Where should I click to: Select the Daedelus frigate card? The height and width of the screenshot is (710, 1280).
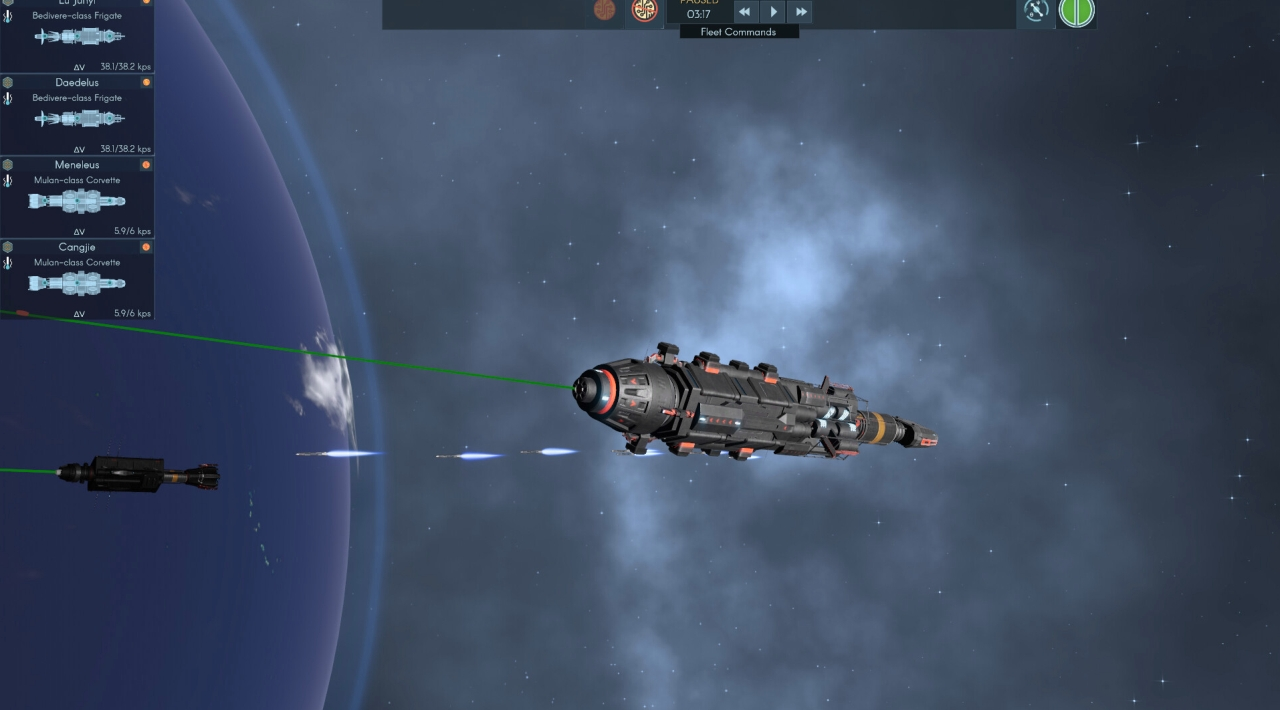click(x=77, y=116)
